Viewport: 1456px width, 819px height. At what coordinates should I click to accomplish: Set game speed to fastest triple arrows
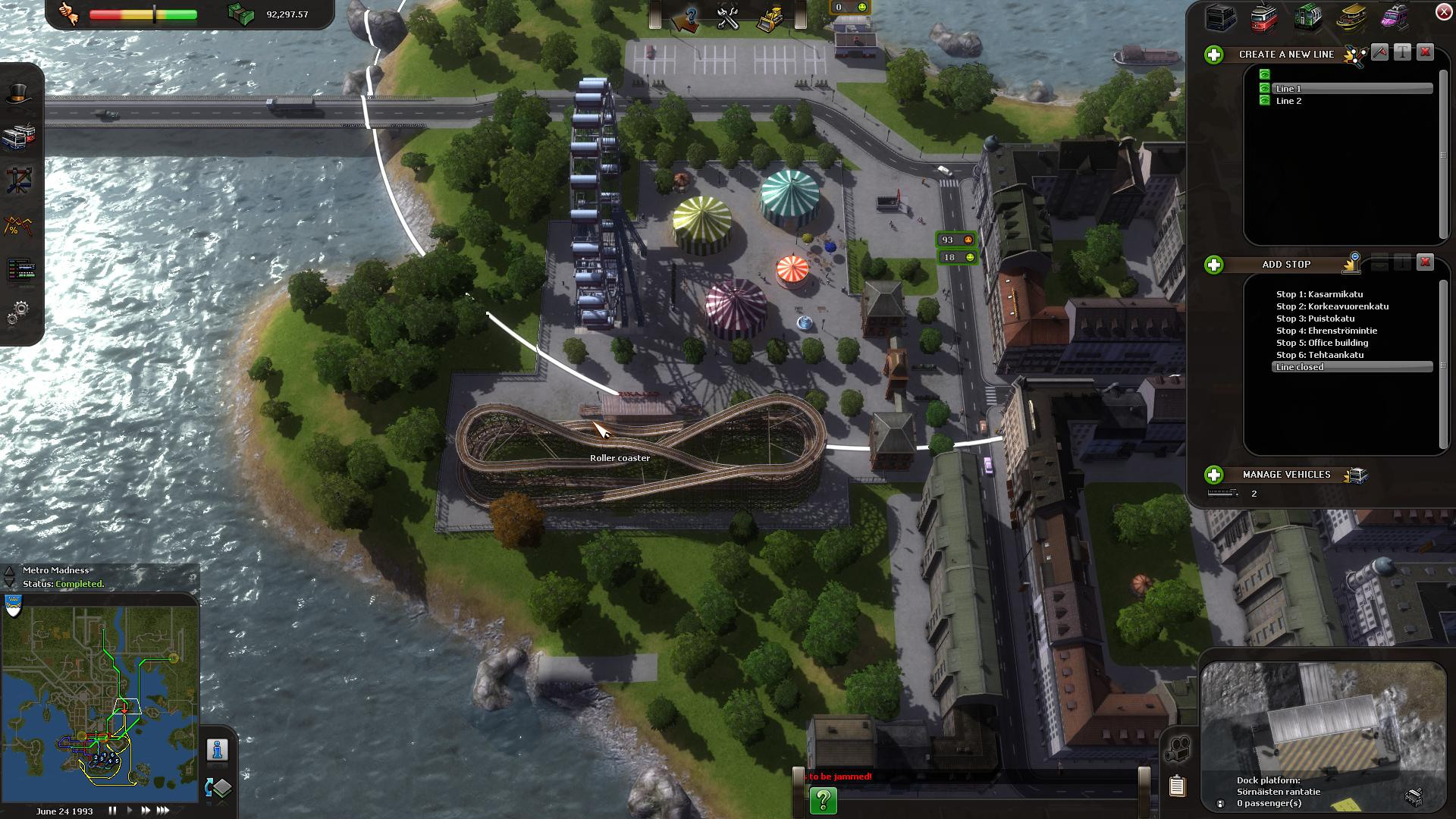163,811
